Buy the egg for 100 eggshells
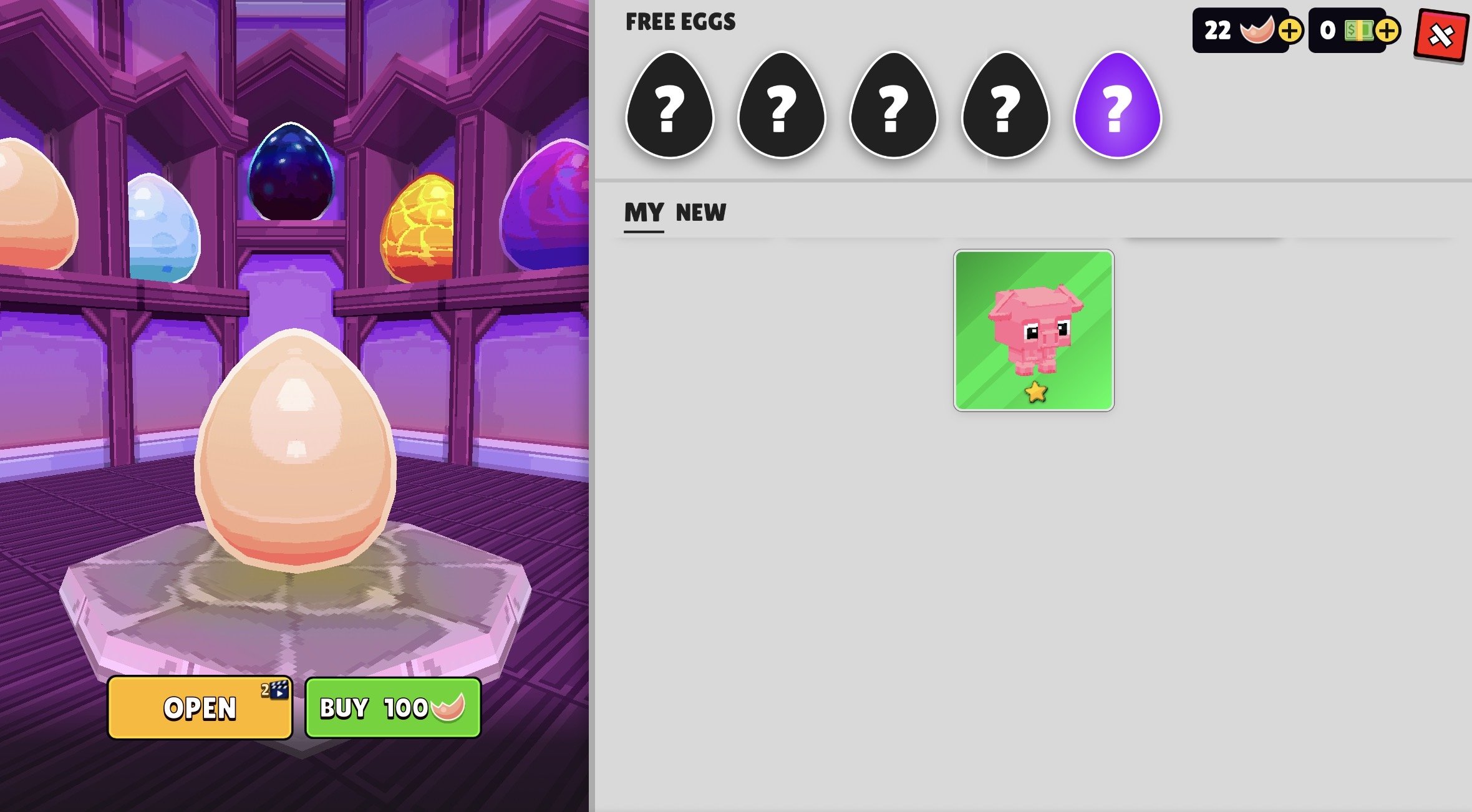The width and height of the screenshot is (1472, 812). point(393,708)
